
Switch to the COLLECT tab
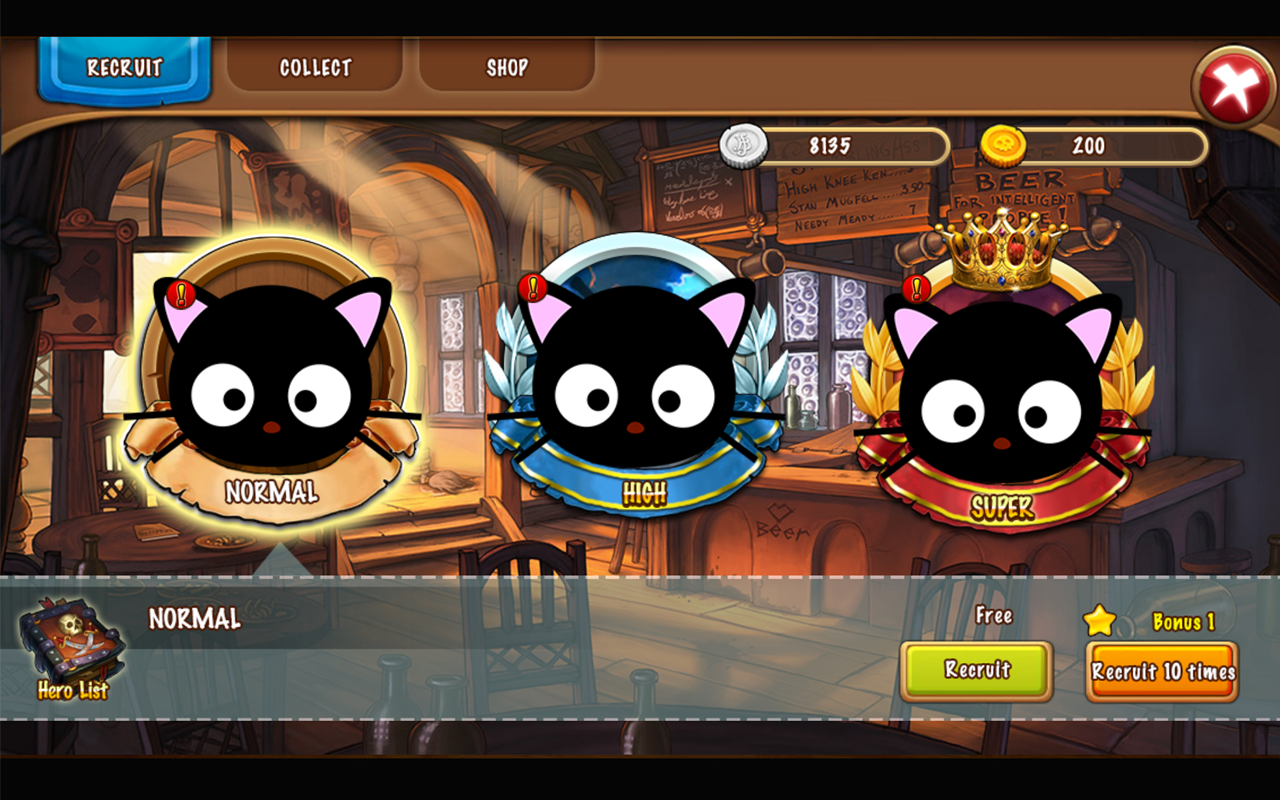(x=314, y=67)
